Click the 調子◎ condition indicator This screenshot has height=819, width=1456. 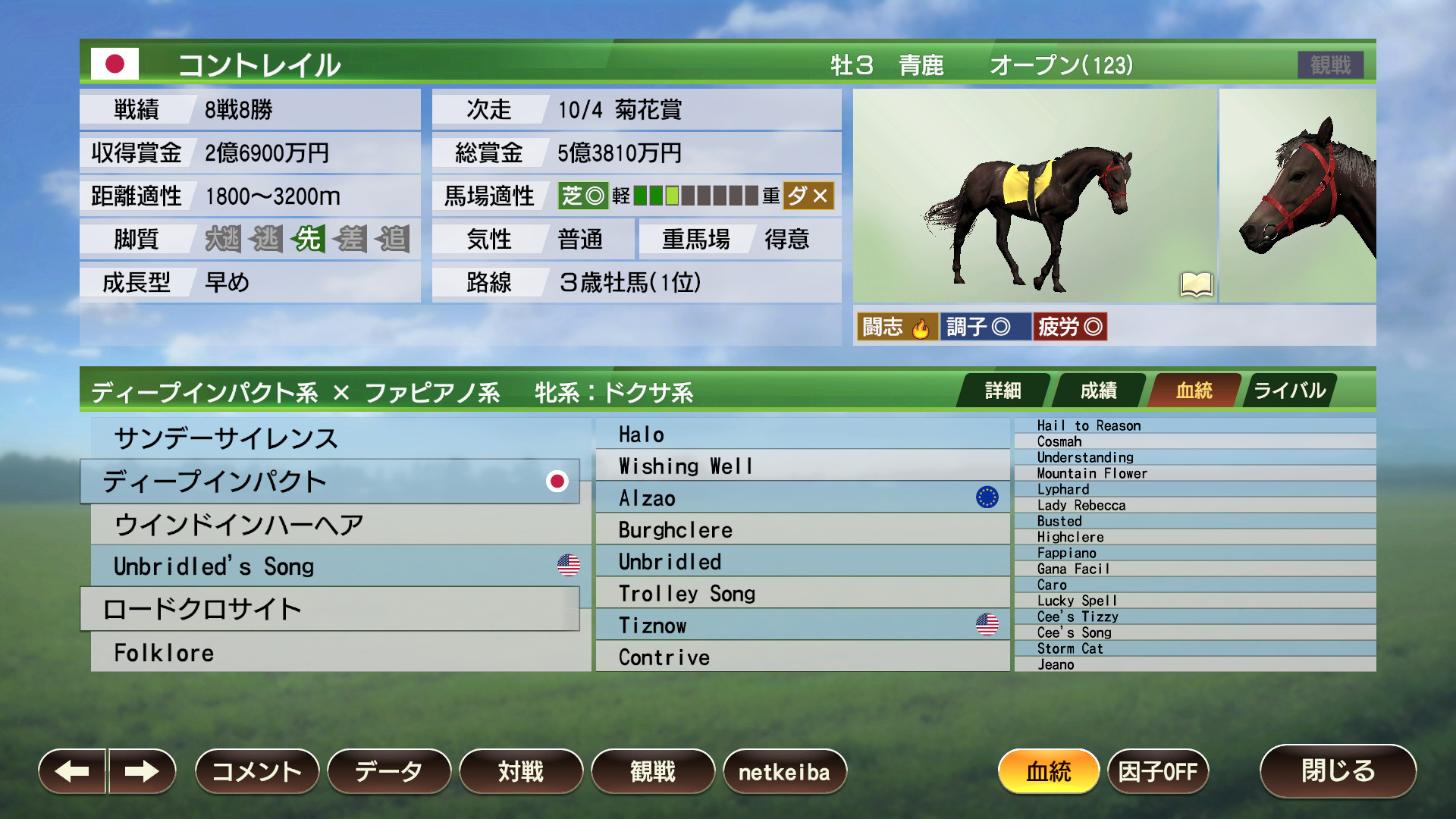(985, 327)
